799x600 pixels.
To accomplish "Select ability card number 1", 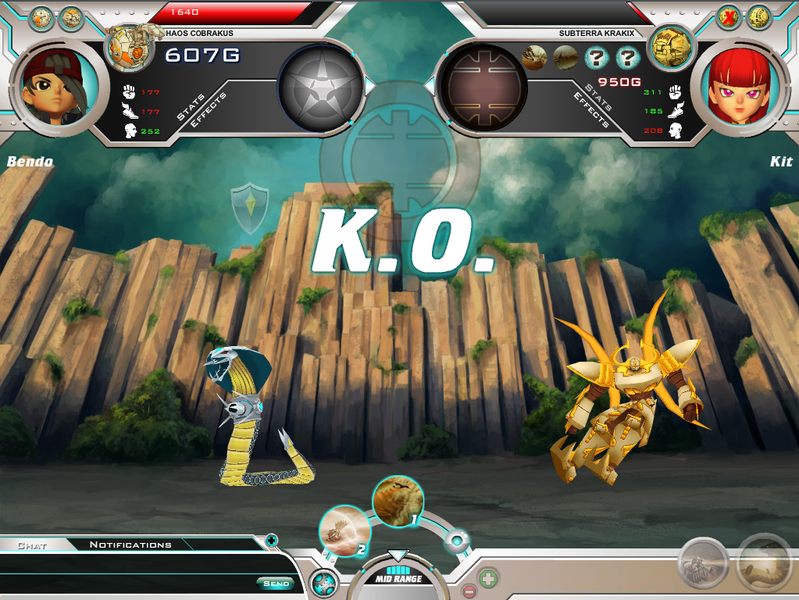I will (398, 502).
